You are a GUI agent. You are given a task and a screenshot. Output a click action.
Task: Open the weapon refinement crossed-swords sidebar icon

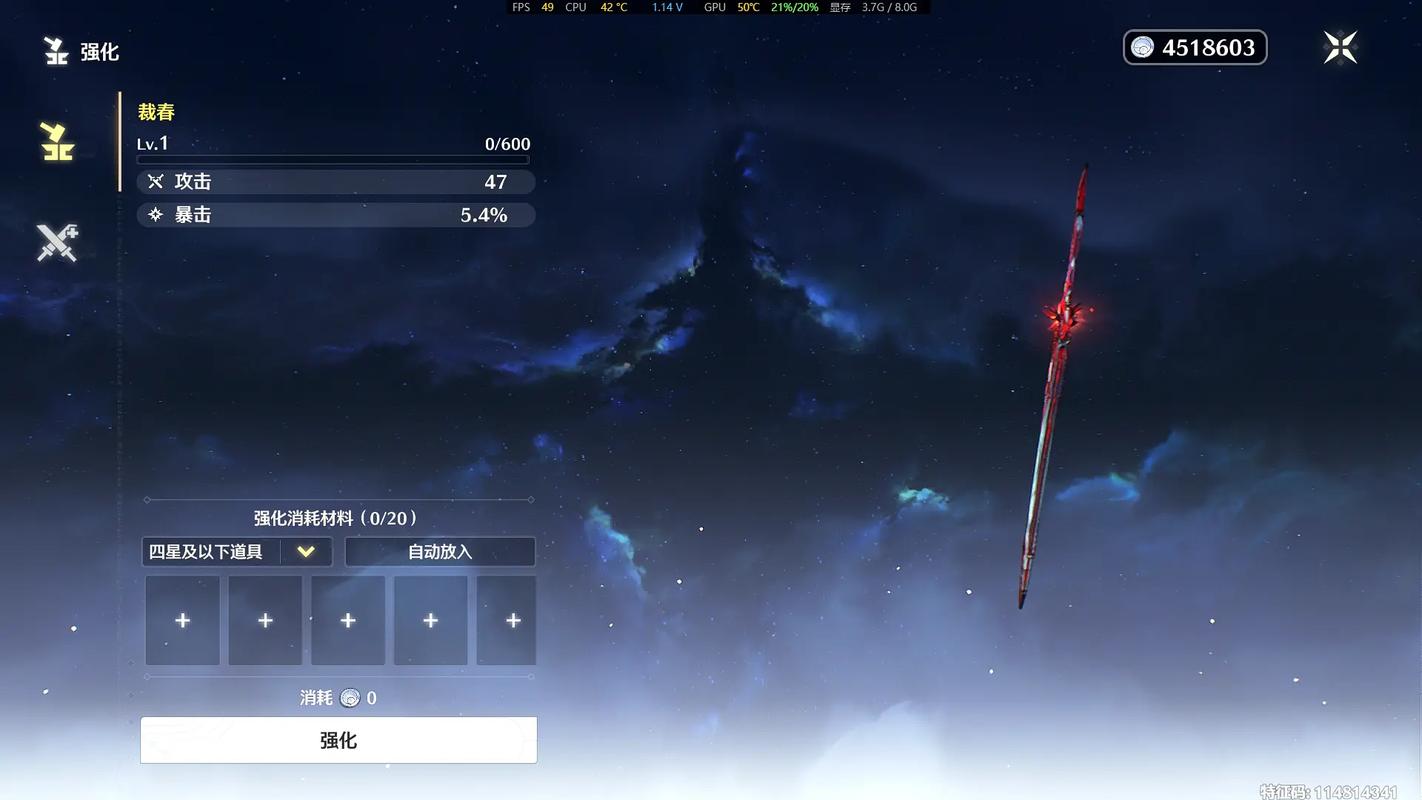(56, 241)
